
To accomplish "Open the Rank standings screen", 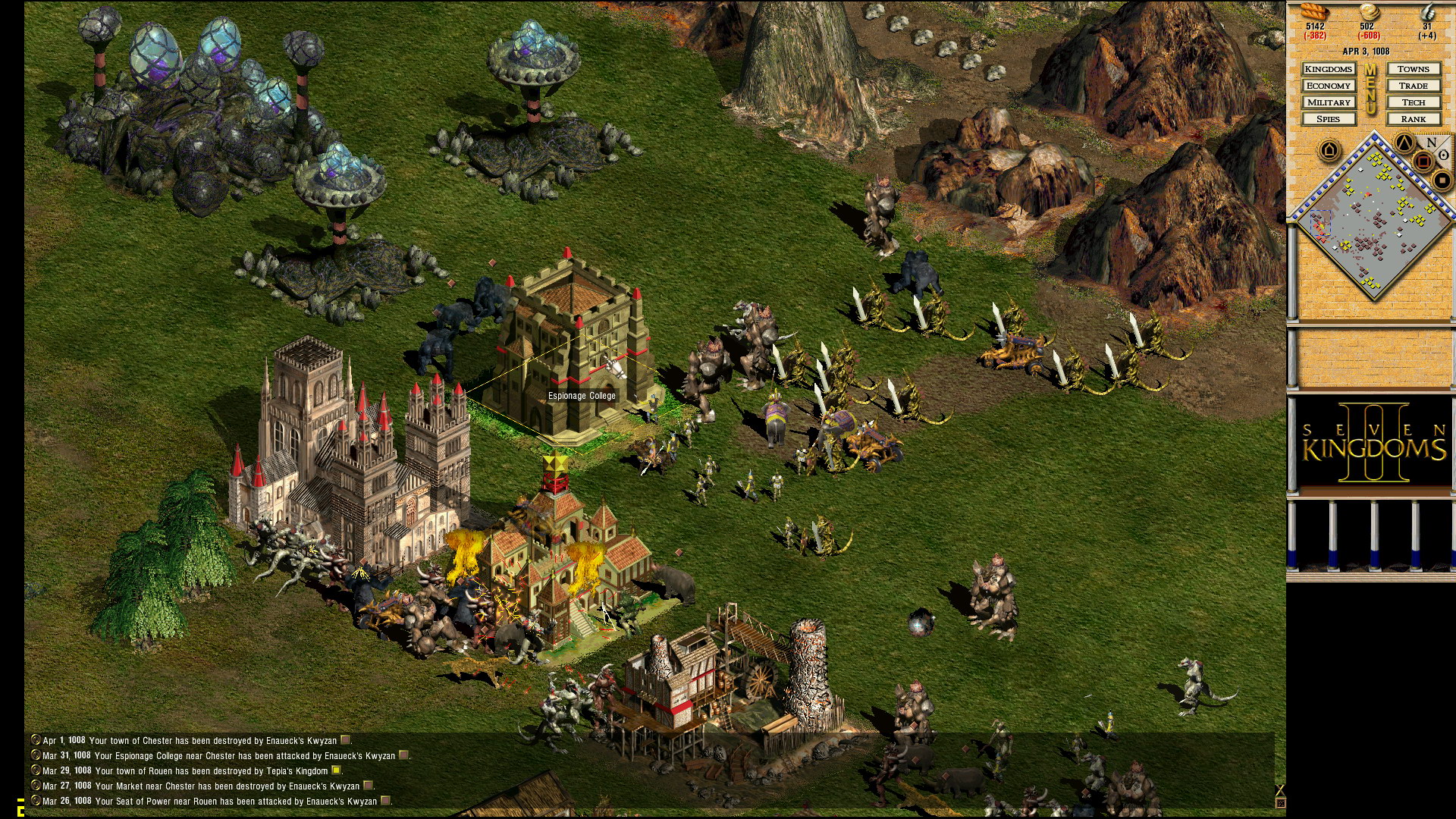I will [1413, 119].
